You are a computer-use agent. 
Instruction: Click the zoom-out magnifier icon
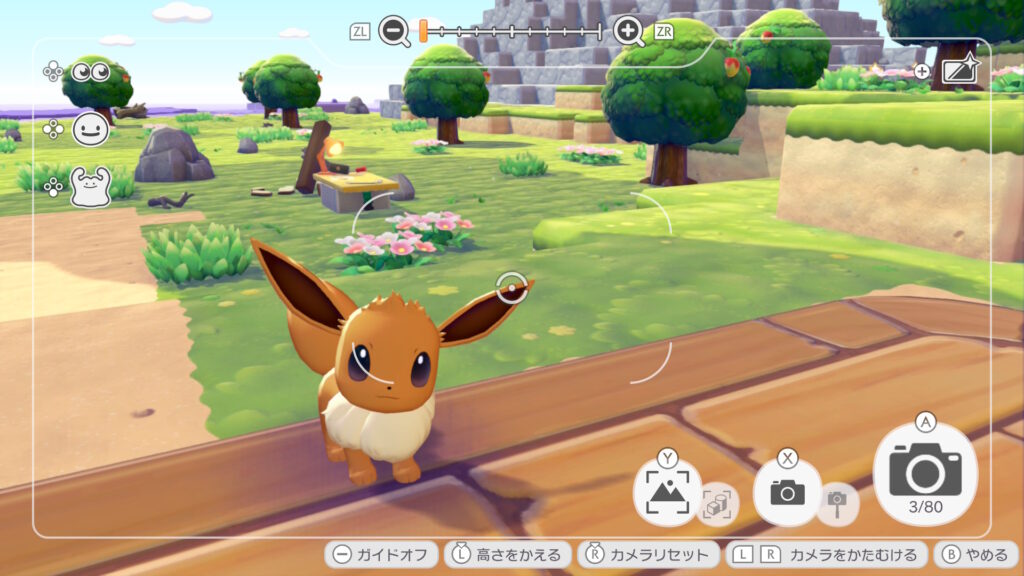[x=394, y=31]
